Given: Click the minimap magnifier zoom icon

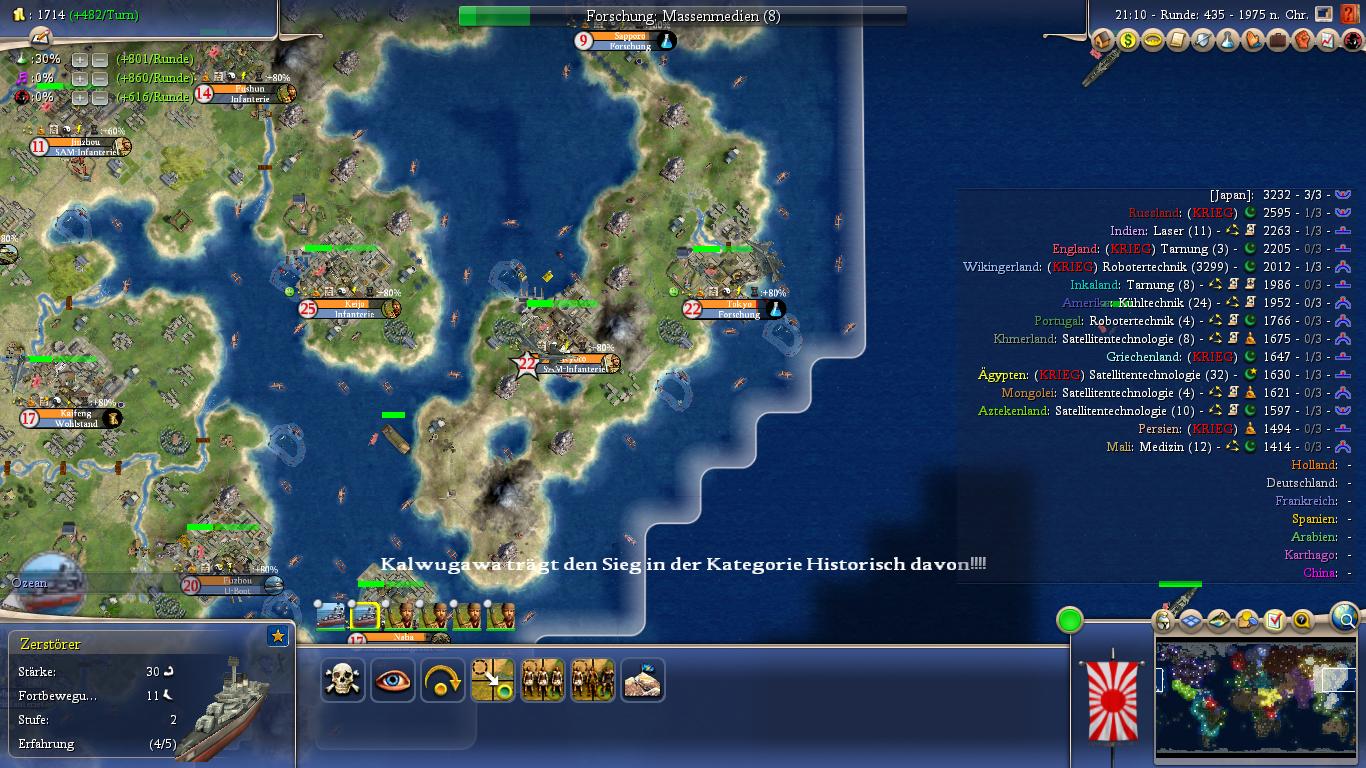Looking at the screenshot, I should pyautogui.click(x=1345, y=619).
